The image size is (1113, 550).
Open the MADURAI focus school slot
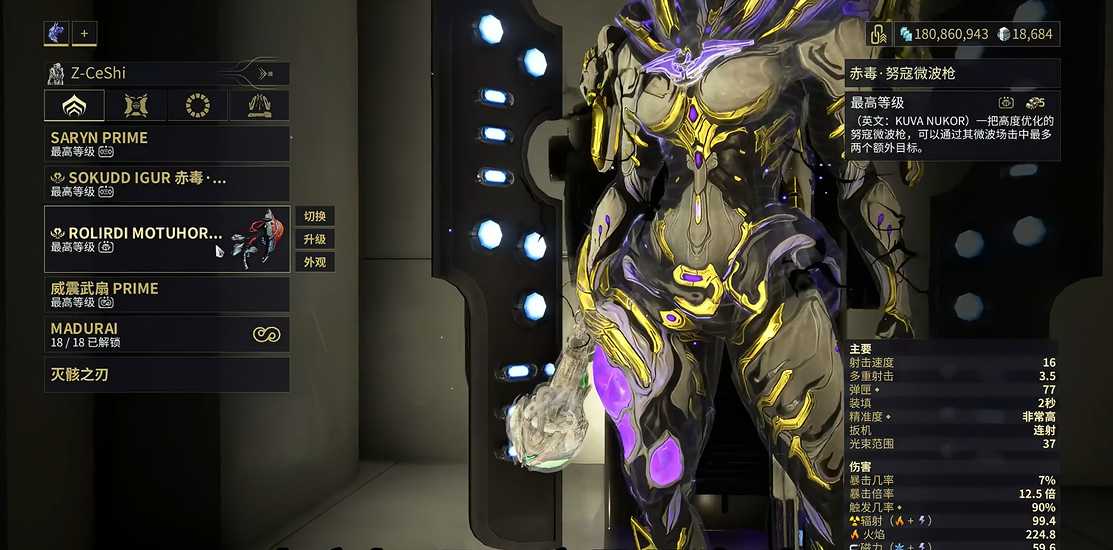(167, 334)
